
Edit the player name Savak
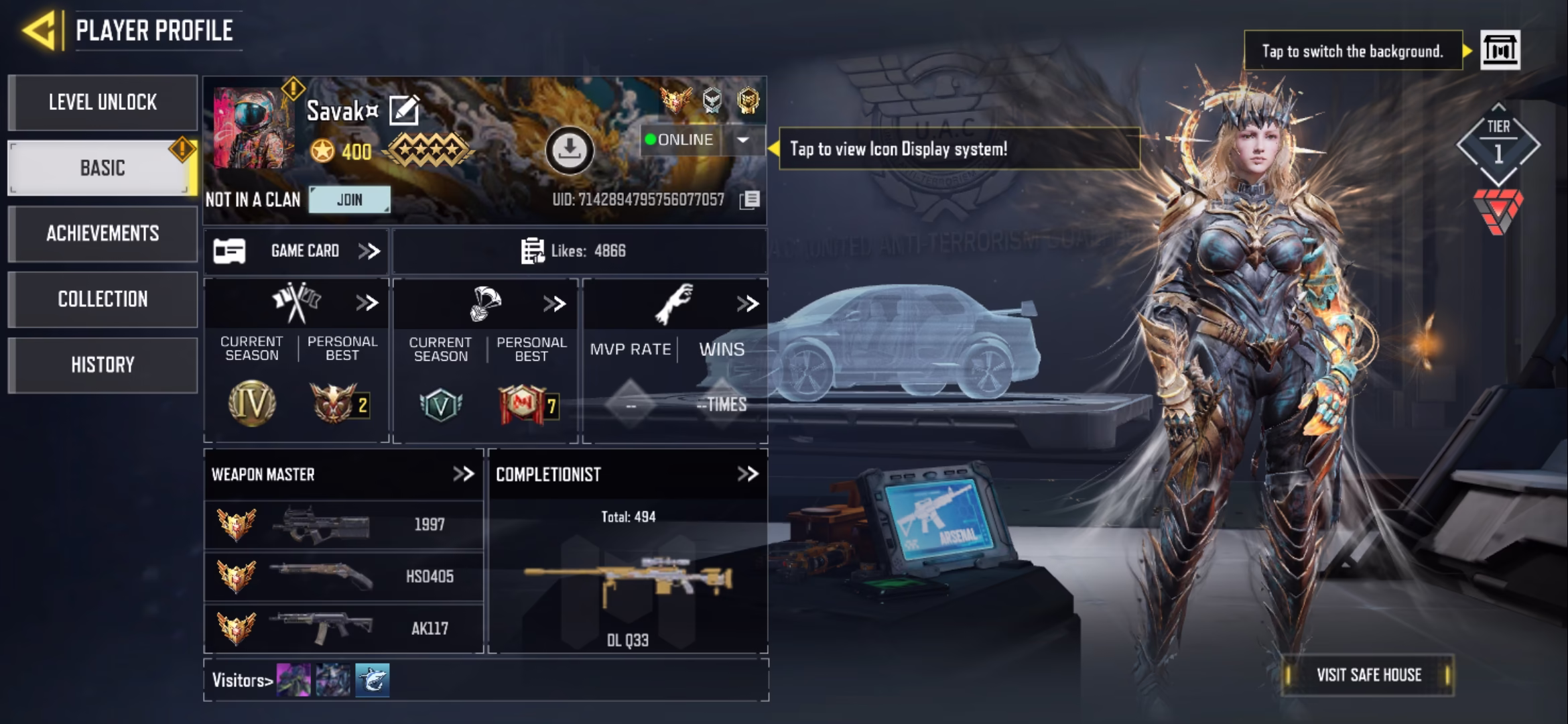(x=404, y=111)
